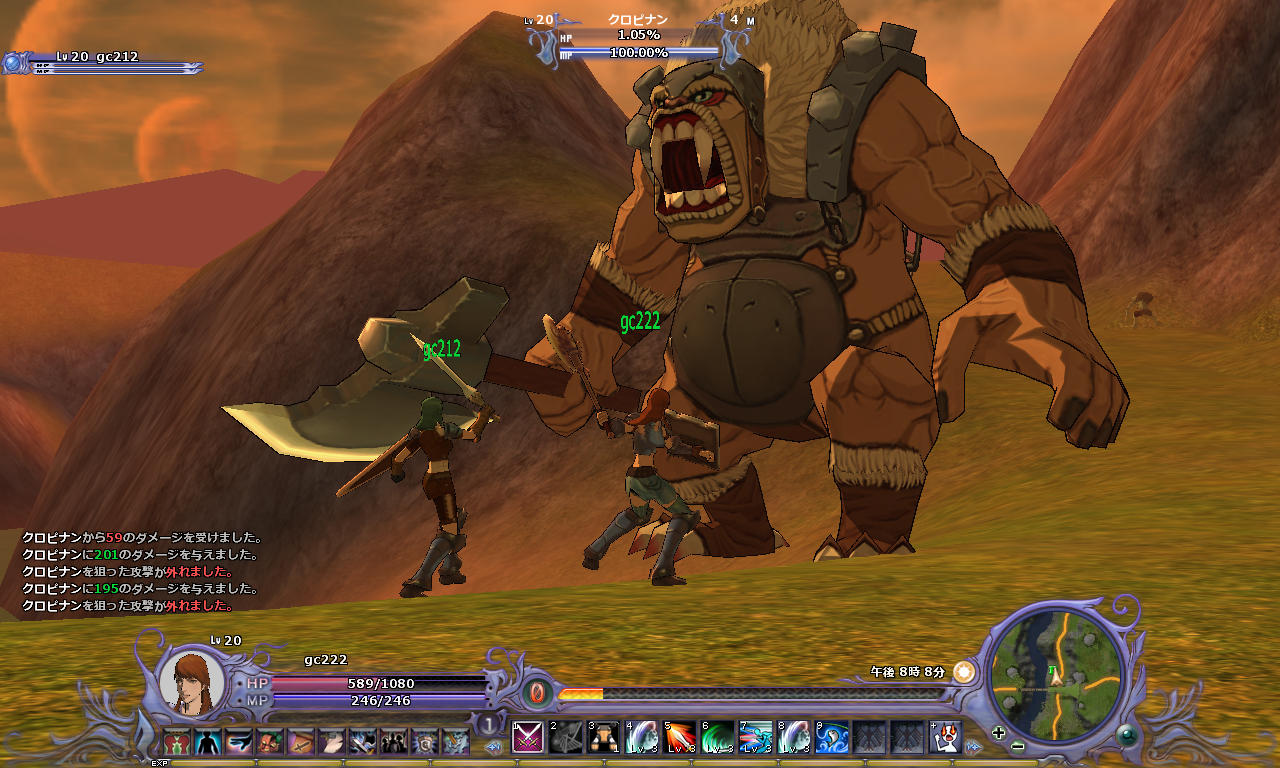Use the blue dashing figure skill in slot 7

pyautogui.click(x=756, y=737)
